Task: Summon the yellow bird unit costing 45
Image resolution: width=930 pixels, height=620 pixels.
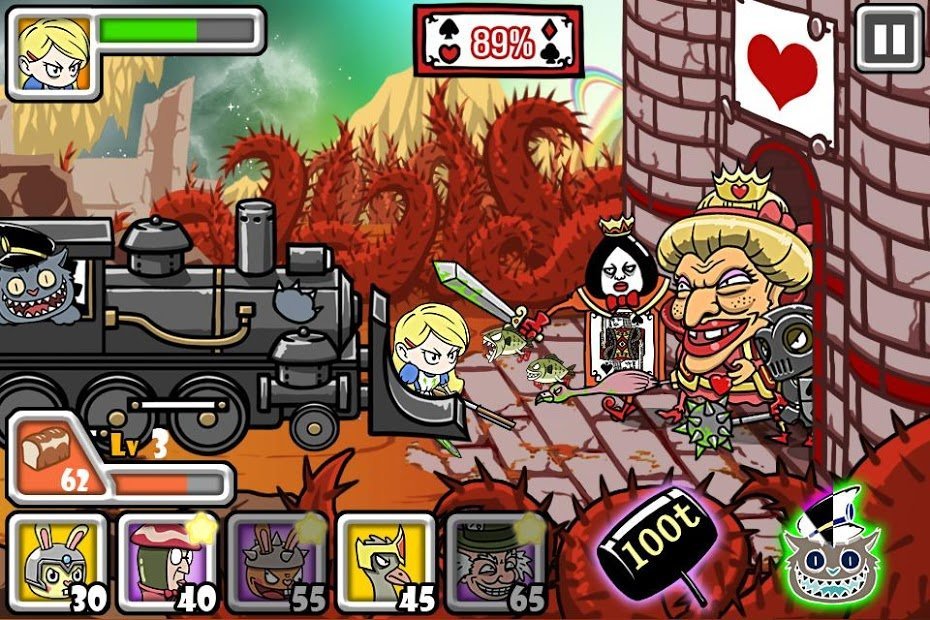Action: click(x=385, y=561)
